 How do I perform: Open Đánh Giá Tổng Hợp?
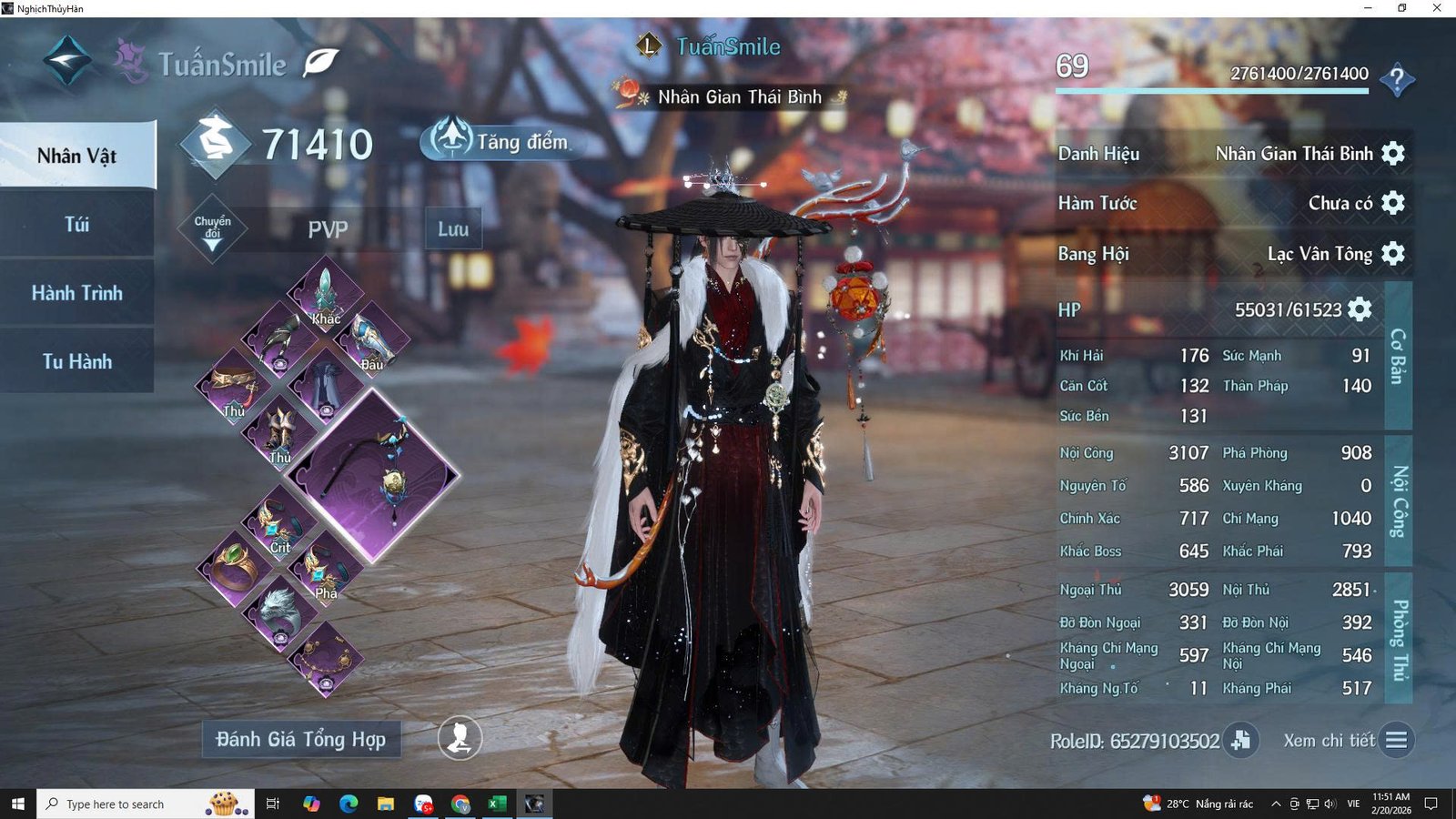[x=301, y=739]
